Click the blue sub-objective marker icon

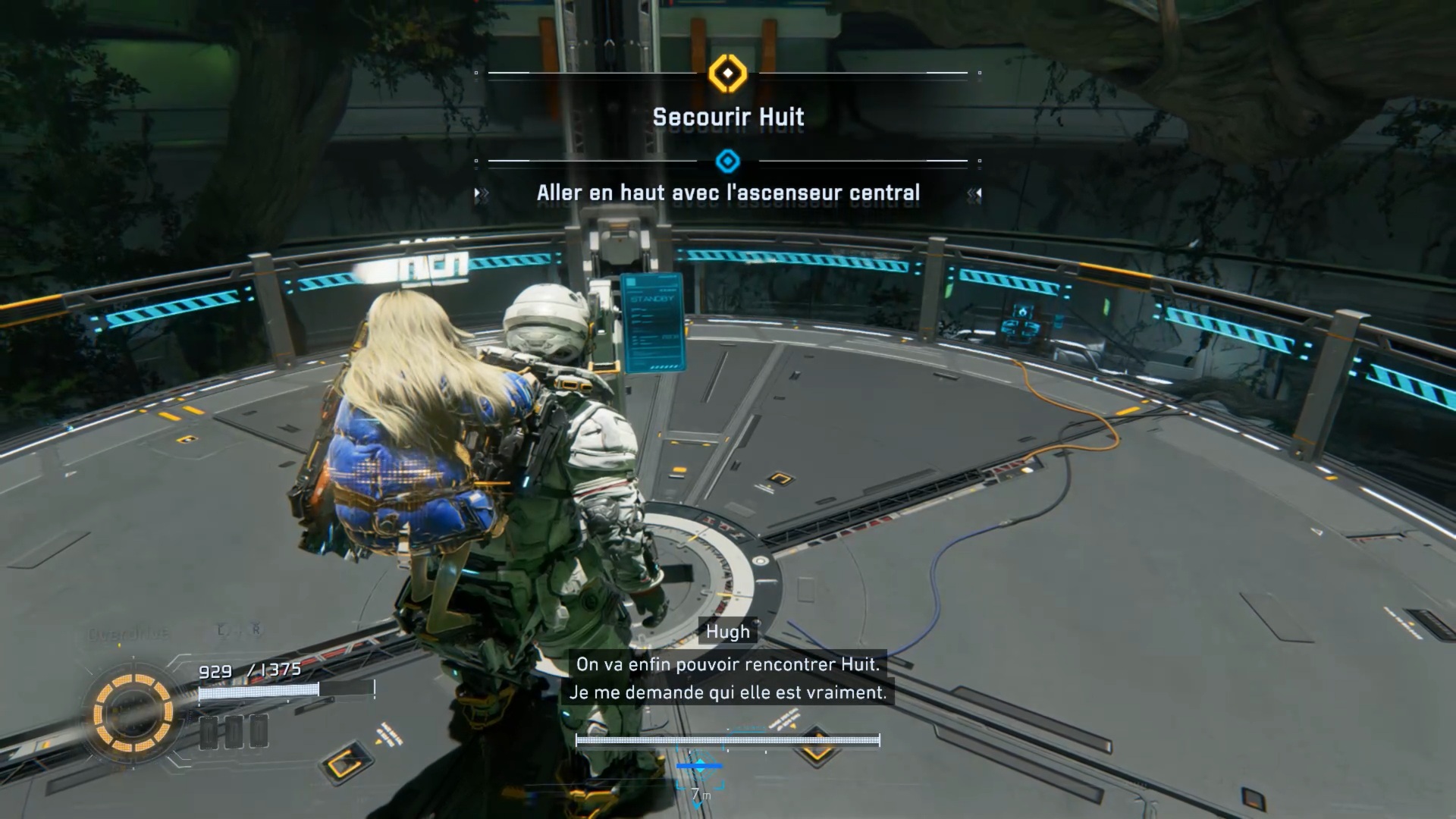coord(727,161)
